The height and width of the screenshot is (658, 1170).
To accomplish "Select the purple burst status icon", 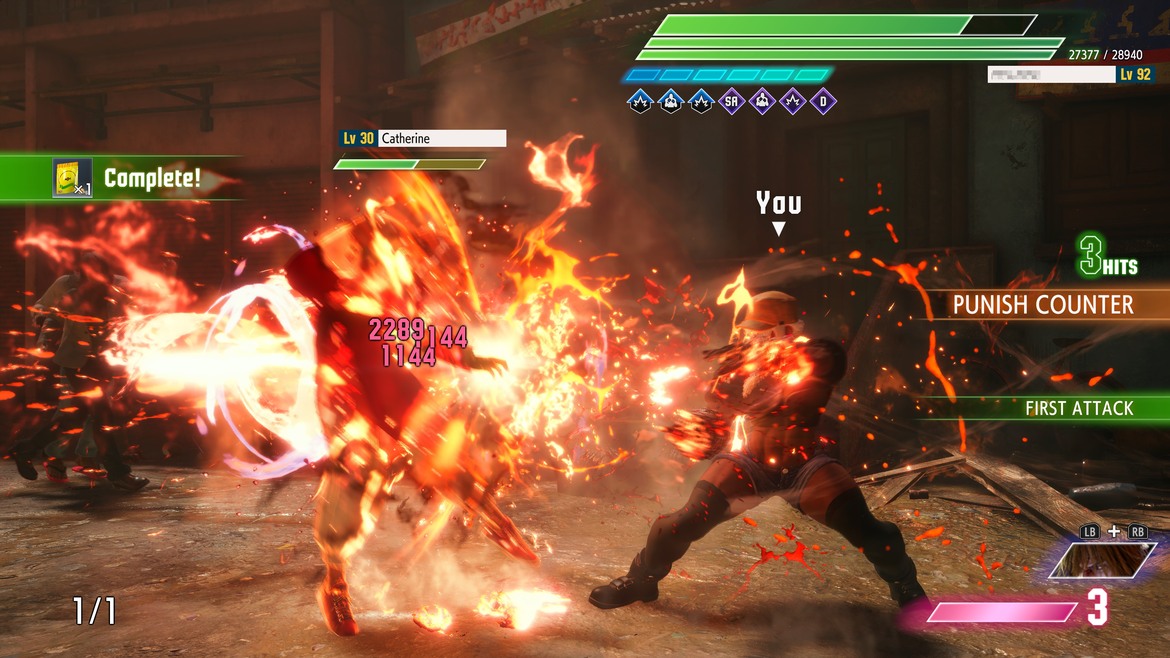I will 793,101.
